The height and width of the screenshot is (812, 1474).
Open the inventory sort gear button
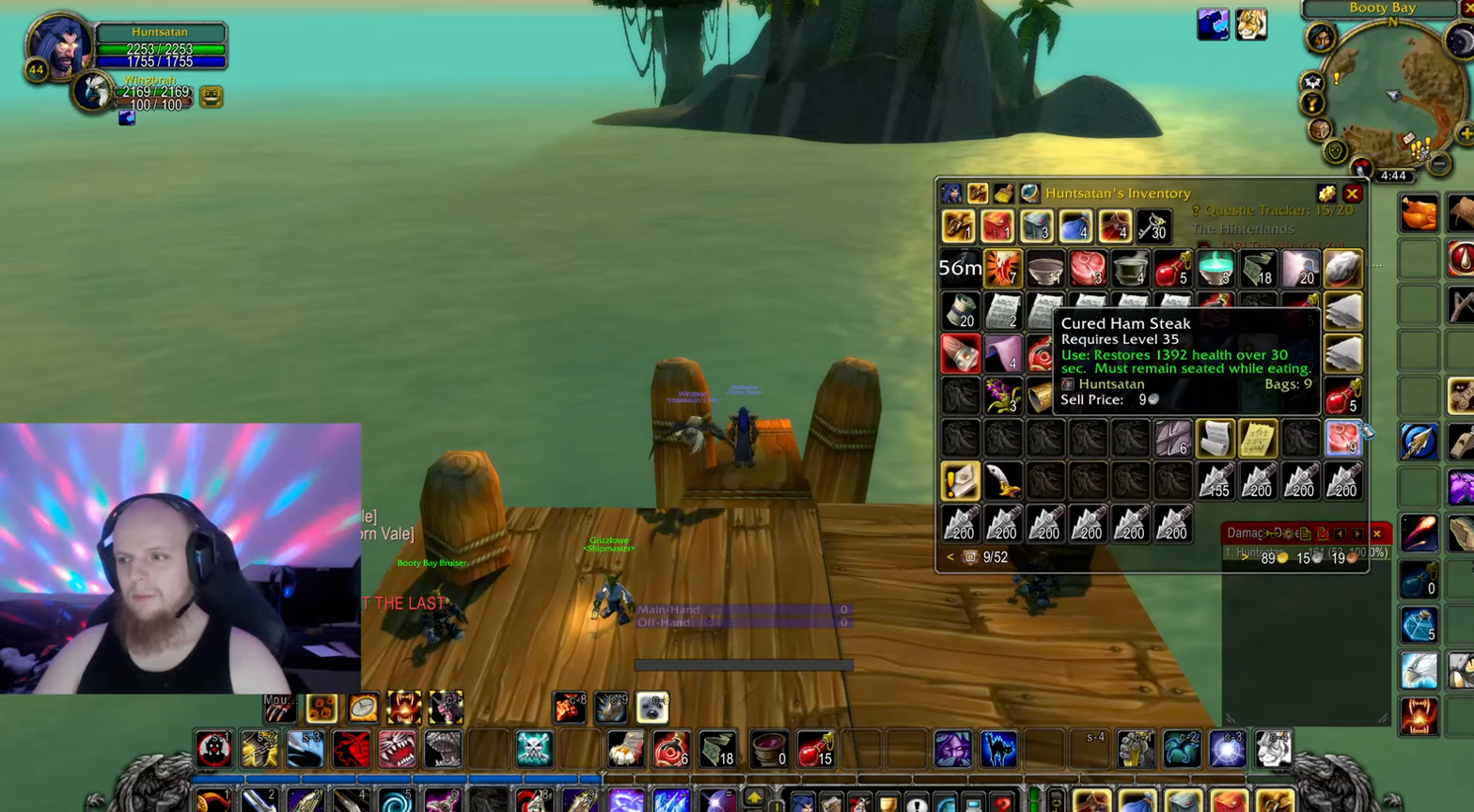tap(1325, 194)
